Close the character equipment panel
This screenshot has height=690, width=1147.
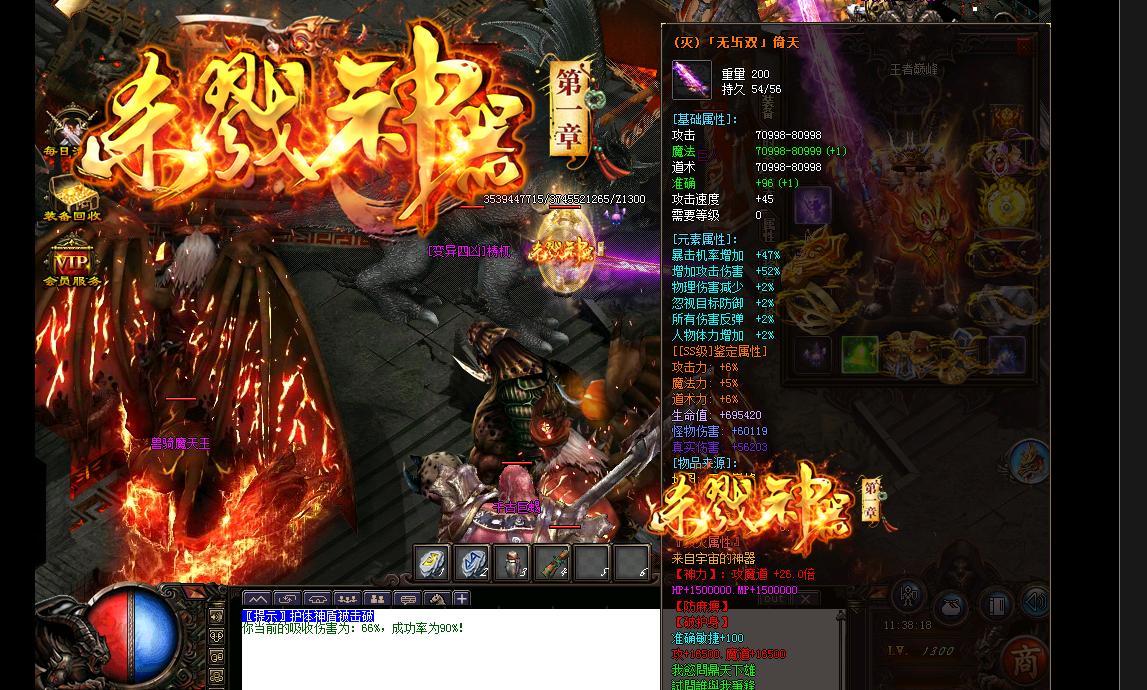pyautogui.click(x=1025, y=46)
